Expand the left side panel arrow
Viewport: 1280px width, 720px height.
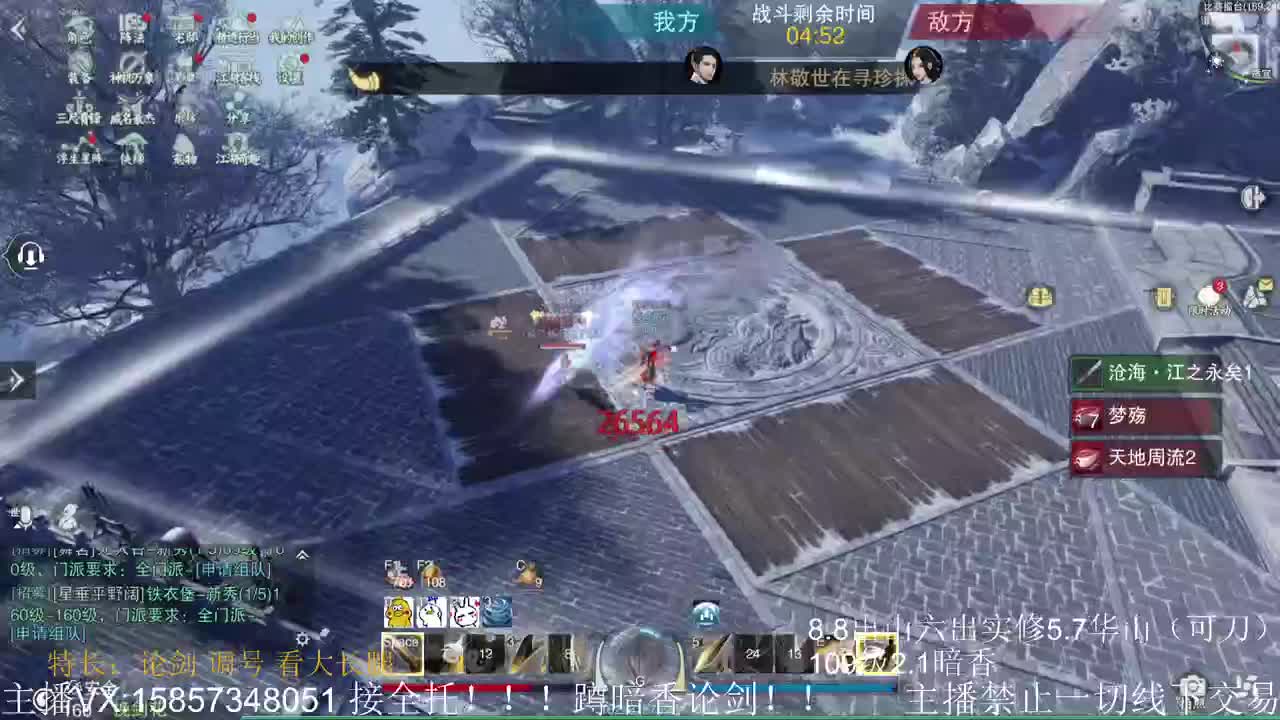pos(14,380)
